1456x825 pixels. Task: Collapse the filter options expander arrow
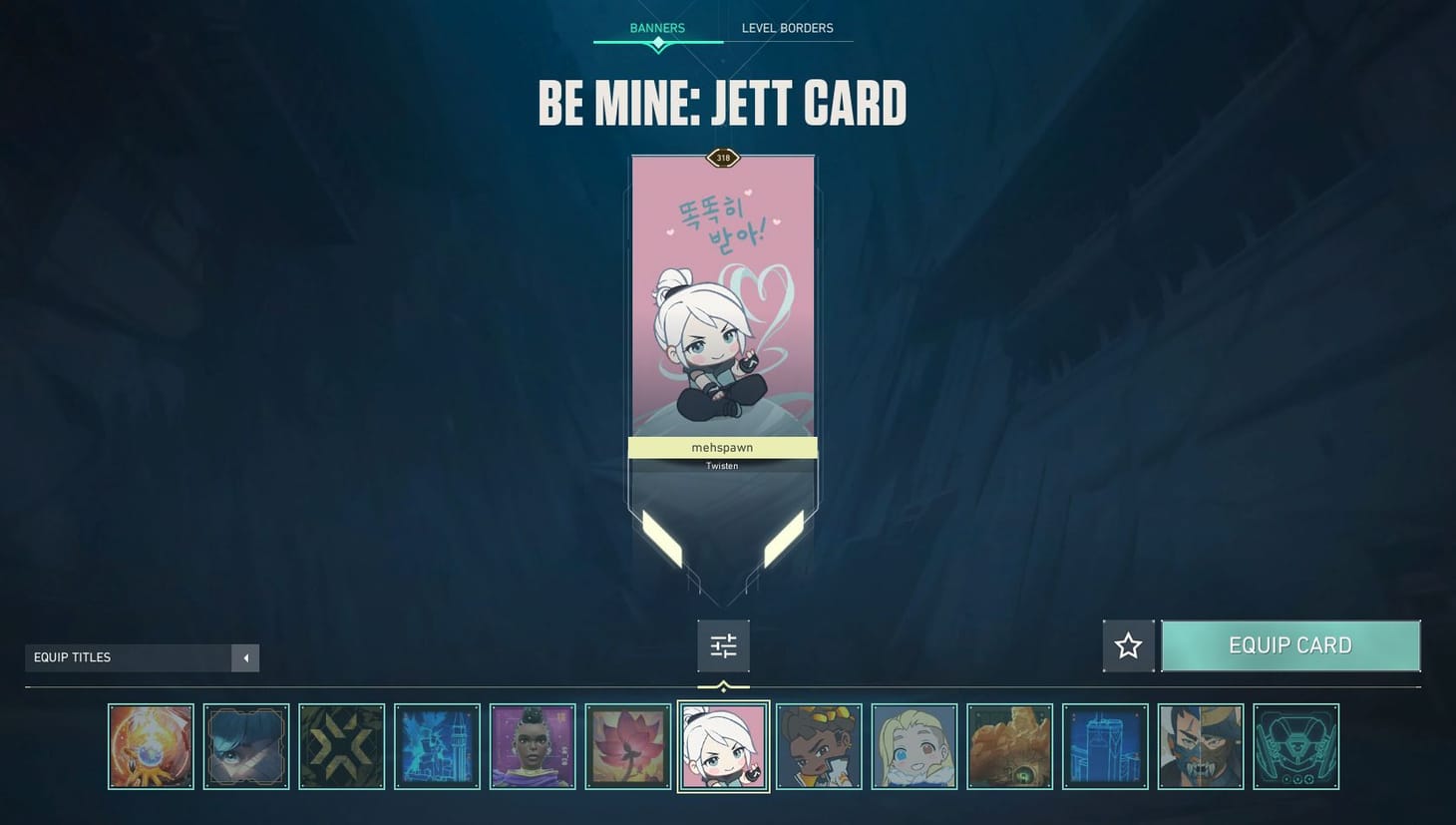click(723, 686)
